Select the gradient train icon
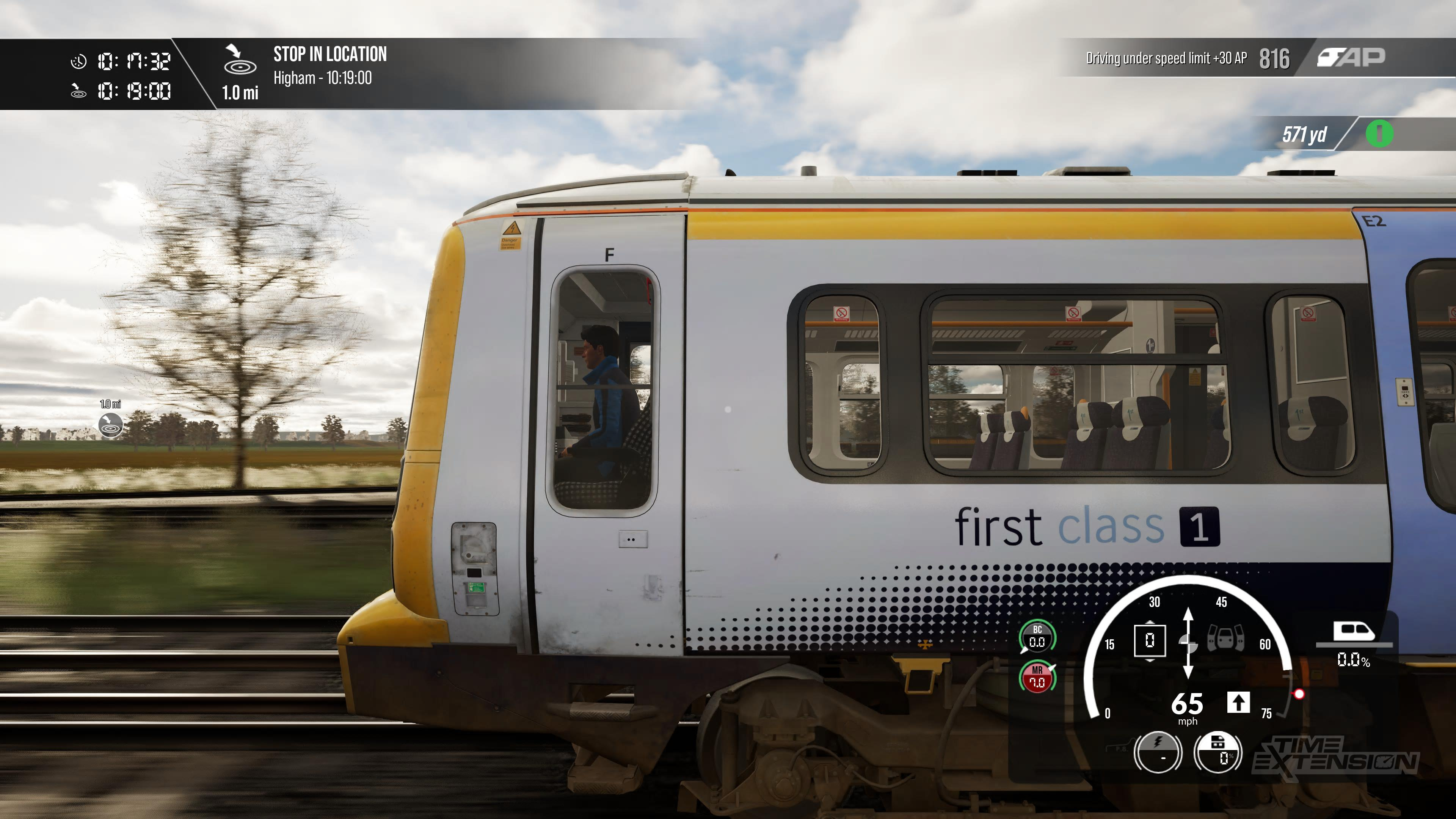This screenshot has height=819, width=1456. tap(1353, 632)
